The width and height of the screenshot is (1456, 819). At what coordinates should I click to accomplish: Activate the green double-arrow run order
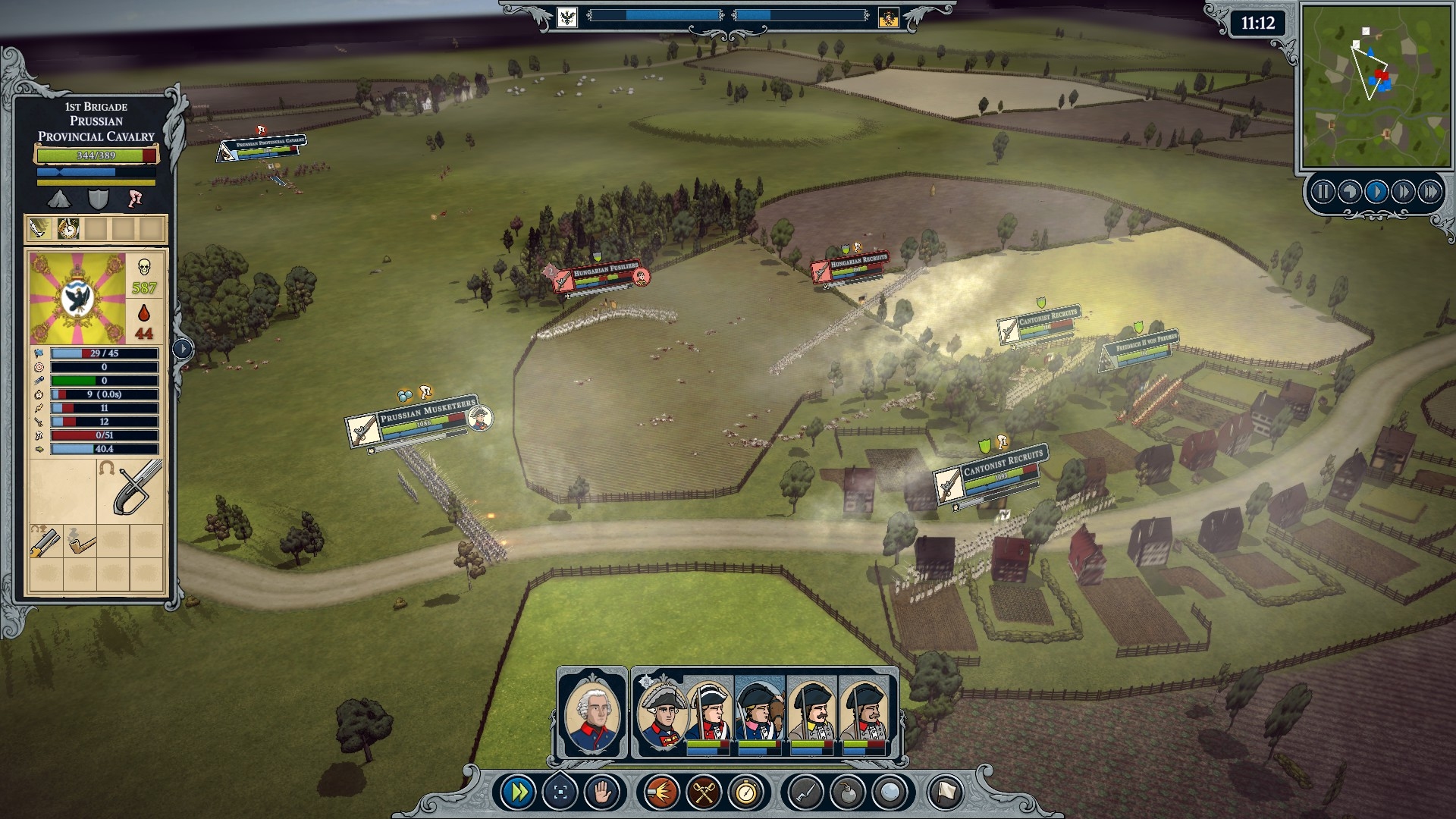tap(520, 793)
